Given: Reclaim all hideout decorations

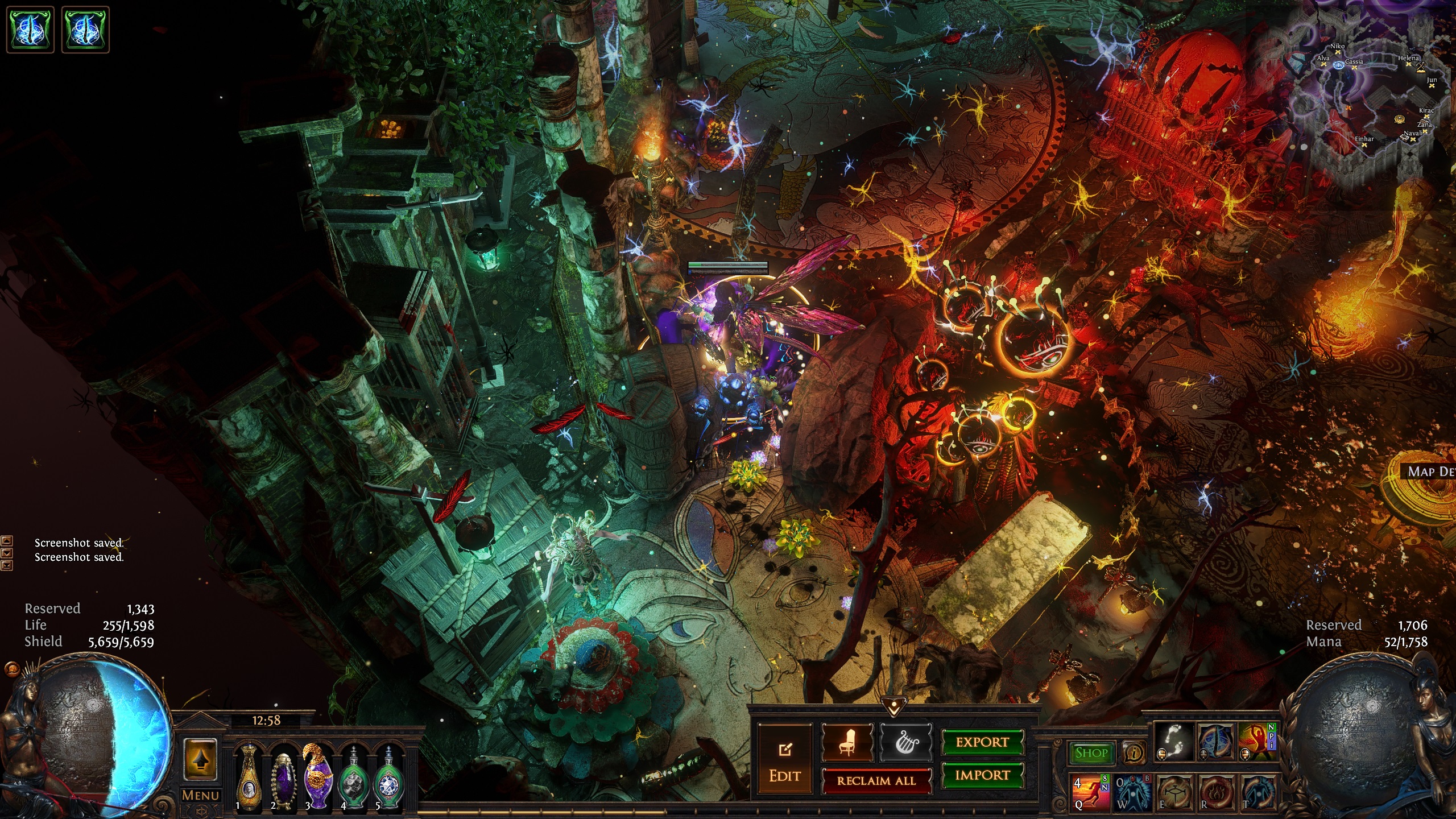Looking at the screenshot, I should click(x=876, y=781).
